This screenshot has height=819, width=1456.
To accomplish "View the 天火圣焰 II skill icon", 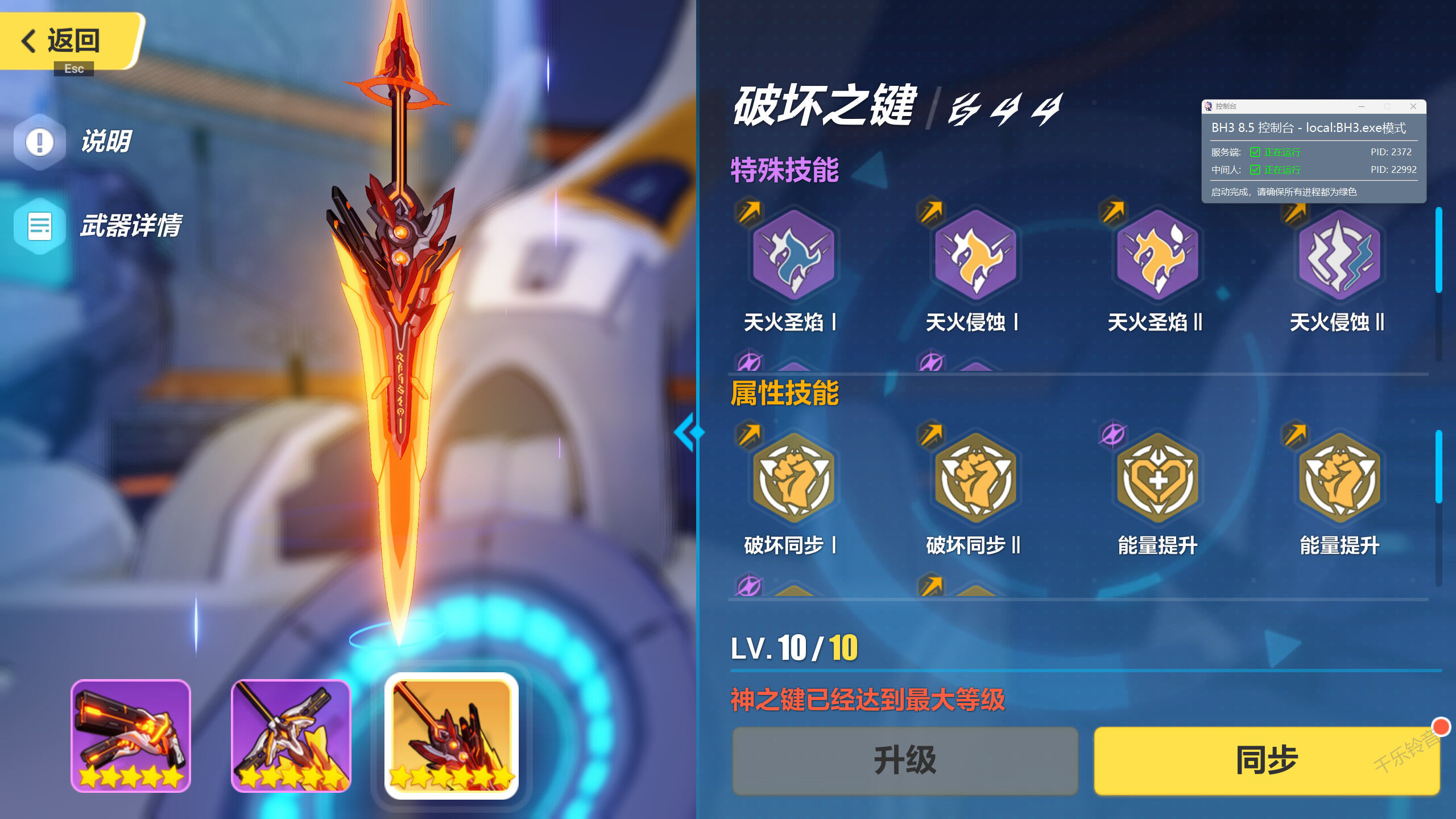I will point(1157,259).
